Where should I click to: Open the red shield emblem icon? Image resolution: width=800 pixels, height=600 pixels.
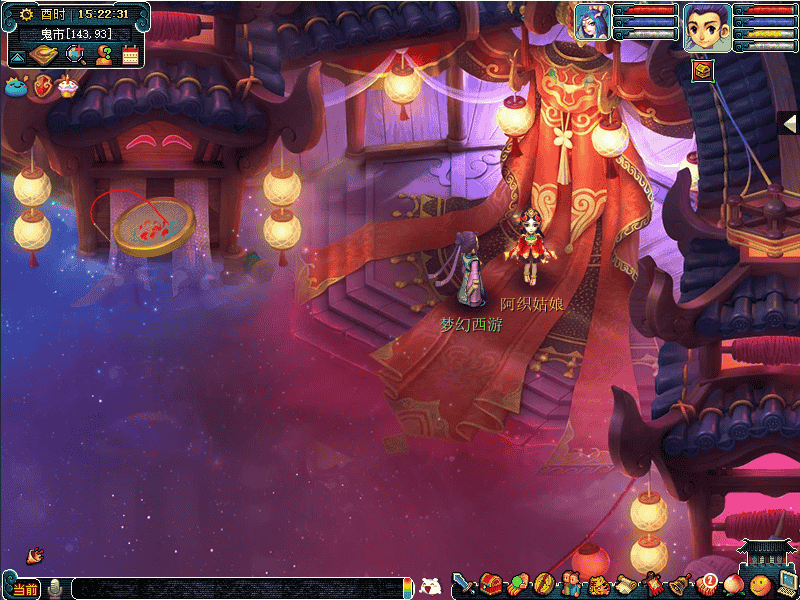(x=43, y=87)
